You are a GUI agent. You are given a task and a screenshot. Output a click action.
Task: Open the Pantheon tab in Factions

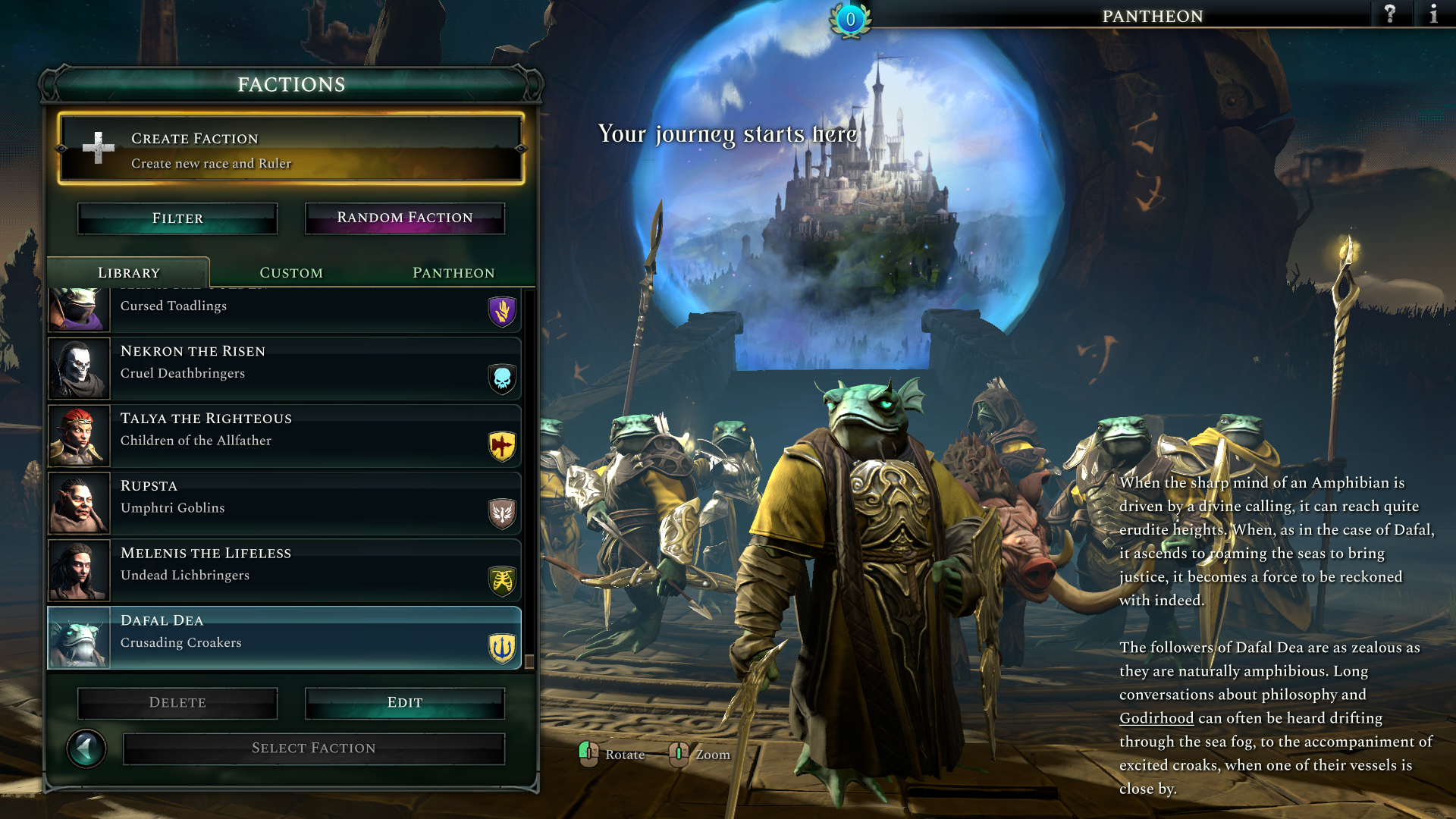pos(453,273)
